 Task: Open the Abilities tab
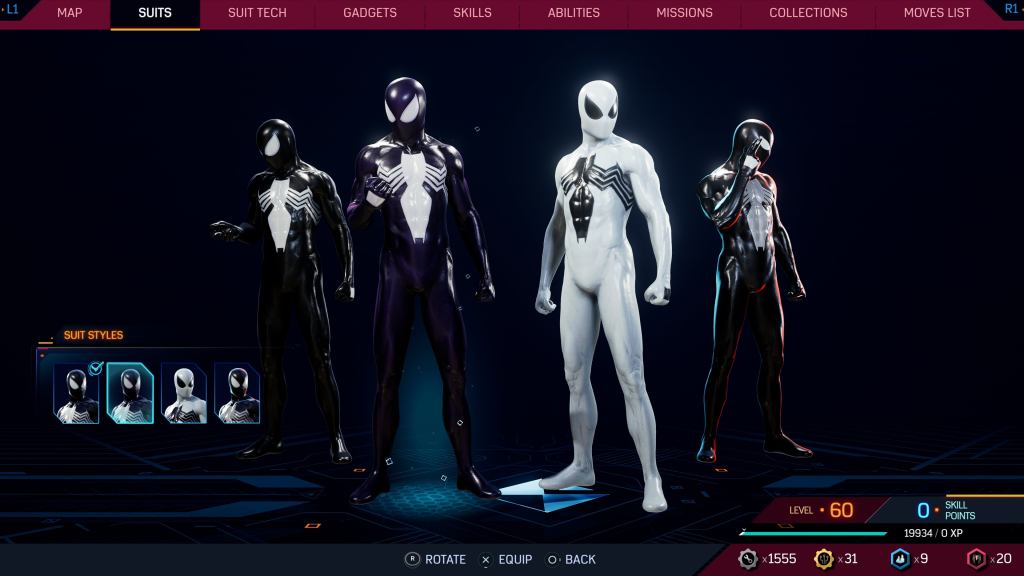(573, 13)
